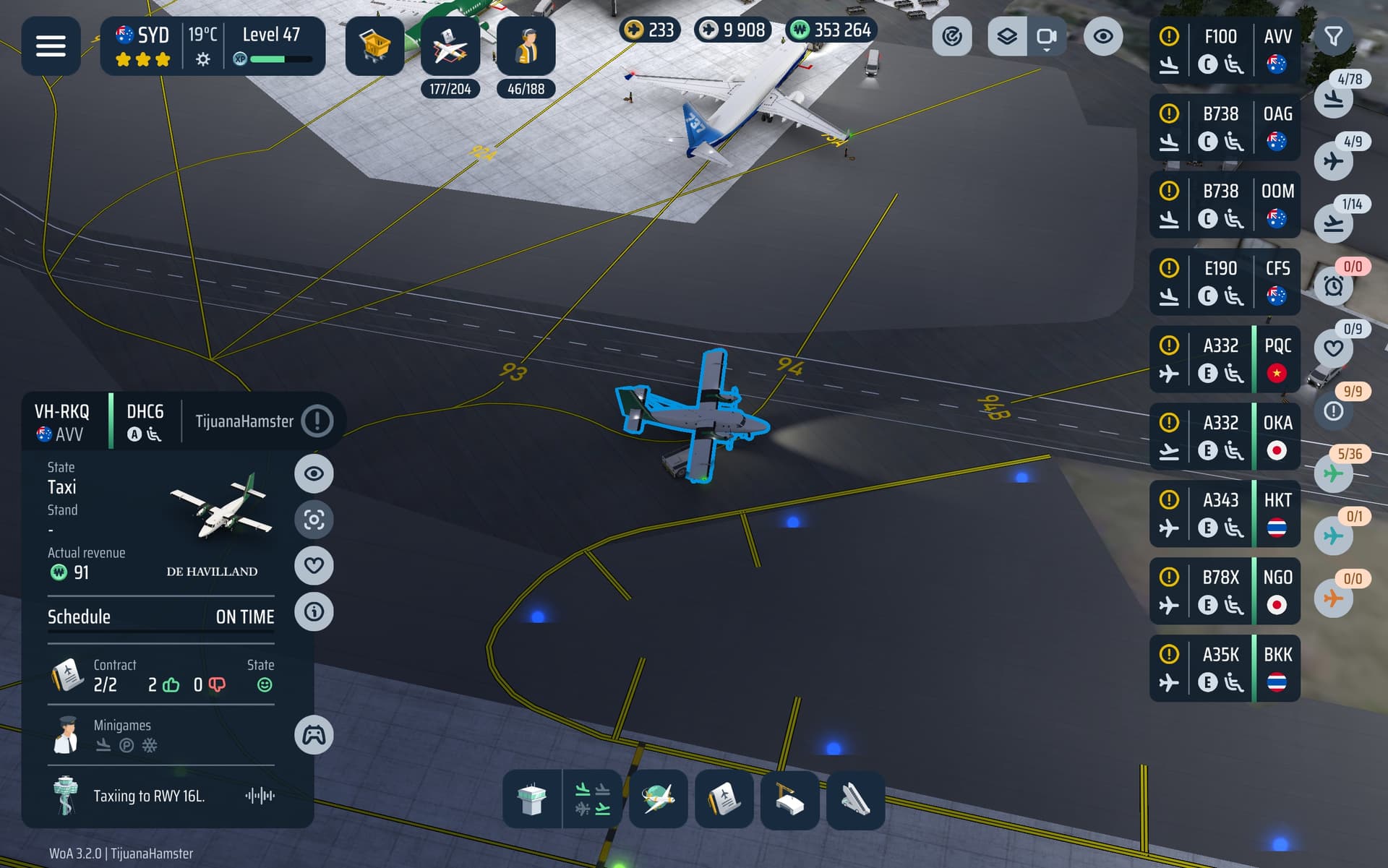Open the camera mode dropdown

pos(1046,36)
